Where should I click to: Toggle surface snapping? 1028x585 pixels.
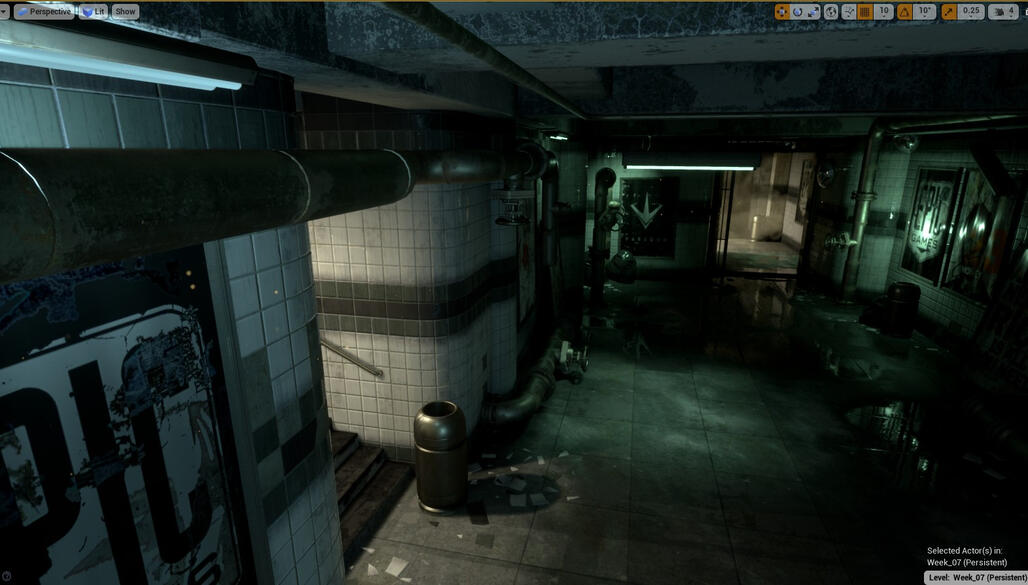click(849, 12)
